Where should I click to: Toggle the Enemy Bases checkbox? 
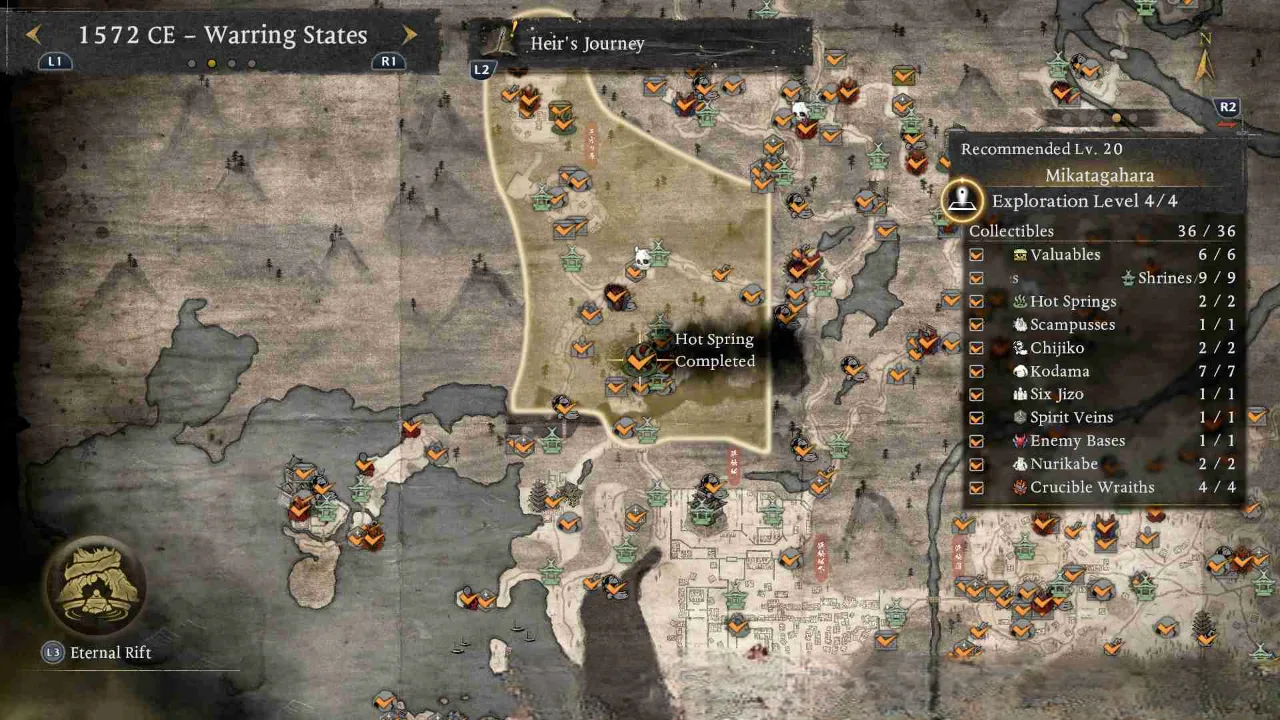976,441
